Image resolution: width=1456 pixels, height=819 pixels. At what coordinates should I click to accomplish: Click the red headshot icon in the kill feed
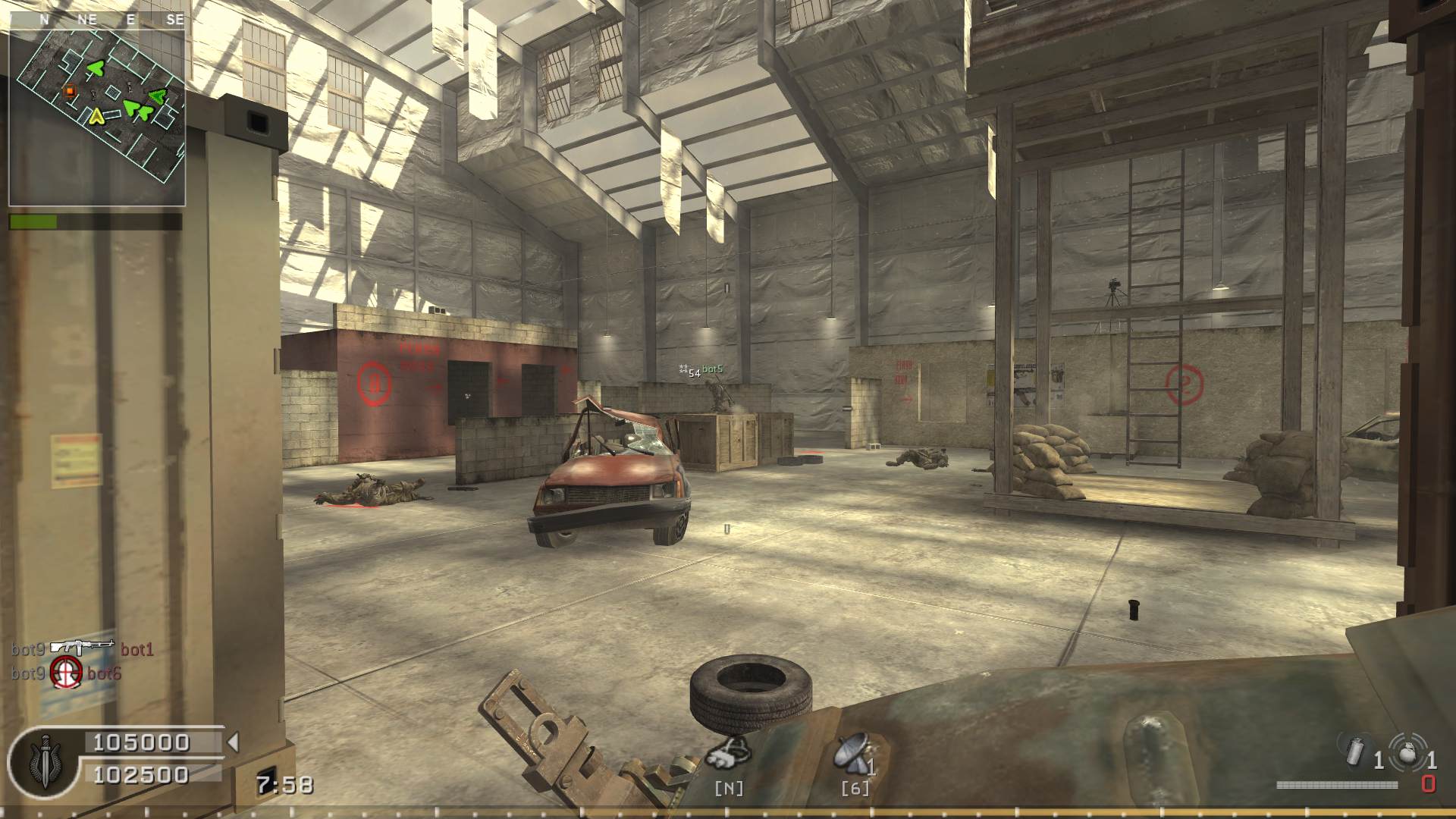pos(66,672)
